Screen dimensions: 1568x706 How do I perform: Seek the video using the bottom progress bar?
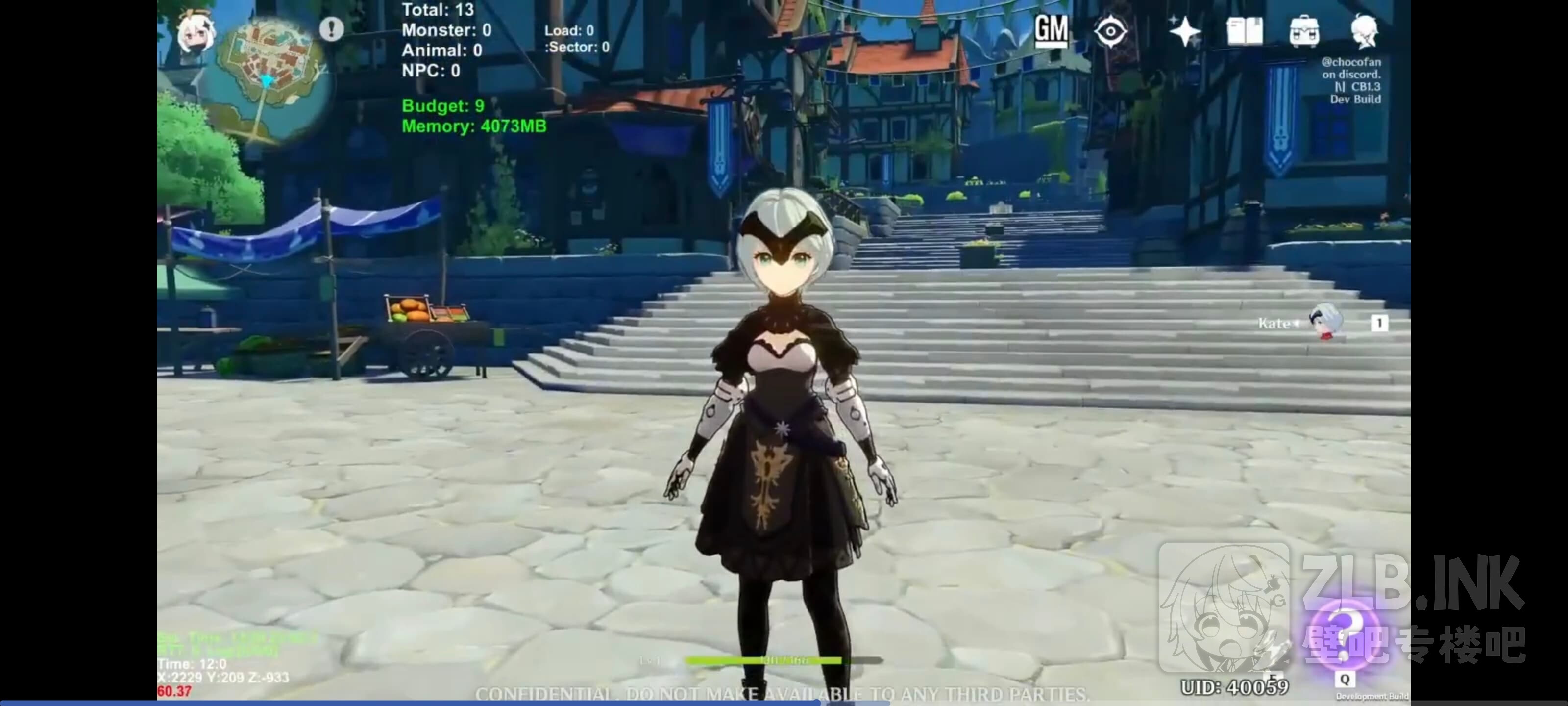coord(784,703)
